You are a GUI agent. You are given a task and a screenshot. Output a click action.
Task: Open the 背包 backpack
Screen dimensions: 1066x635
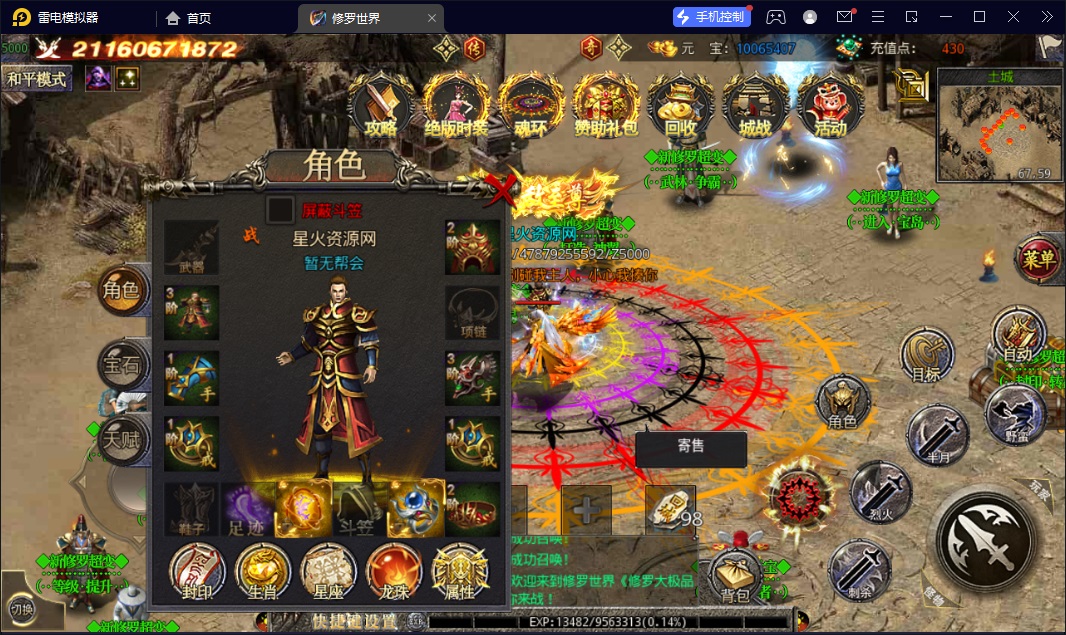(736, 577)
